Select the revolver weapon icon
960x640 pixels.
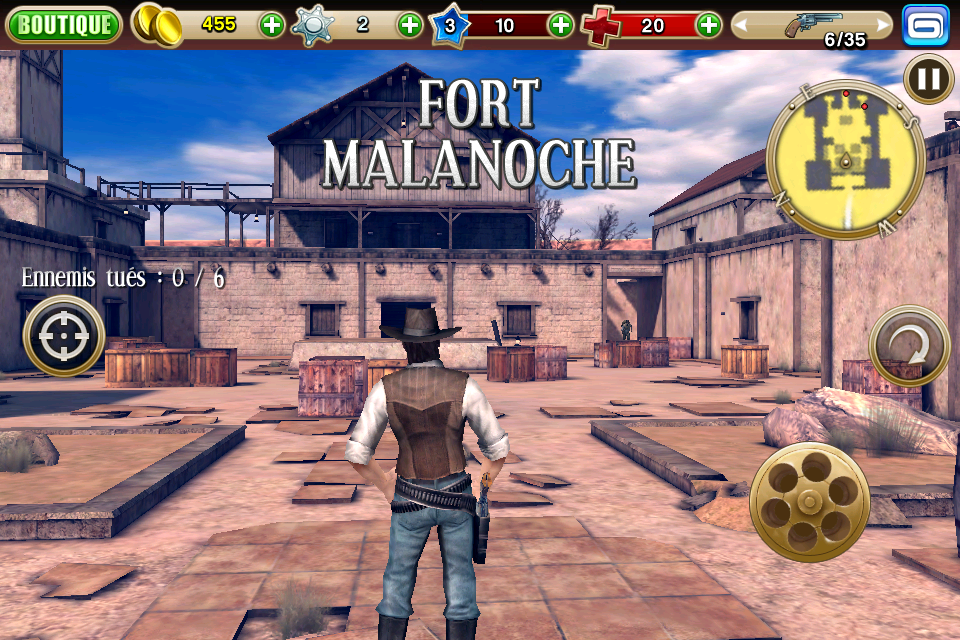812,24
